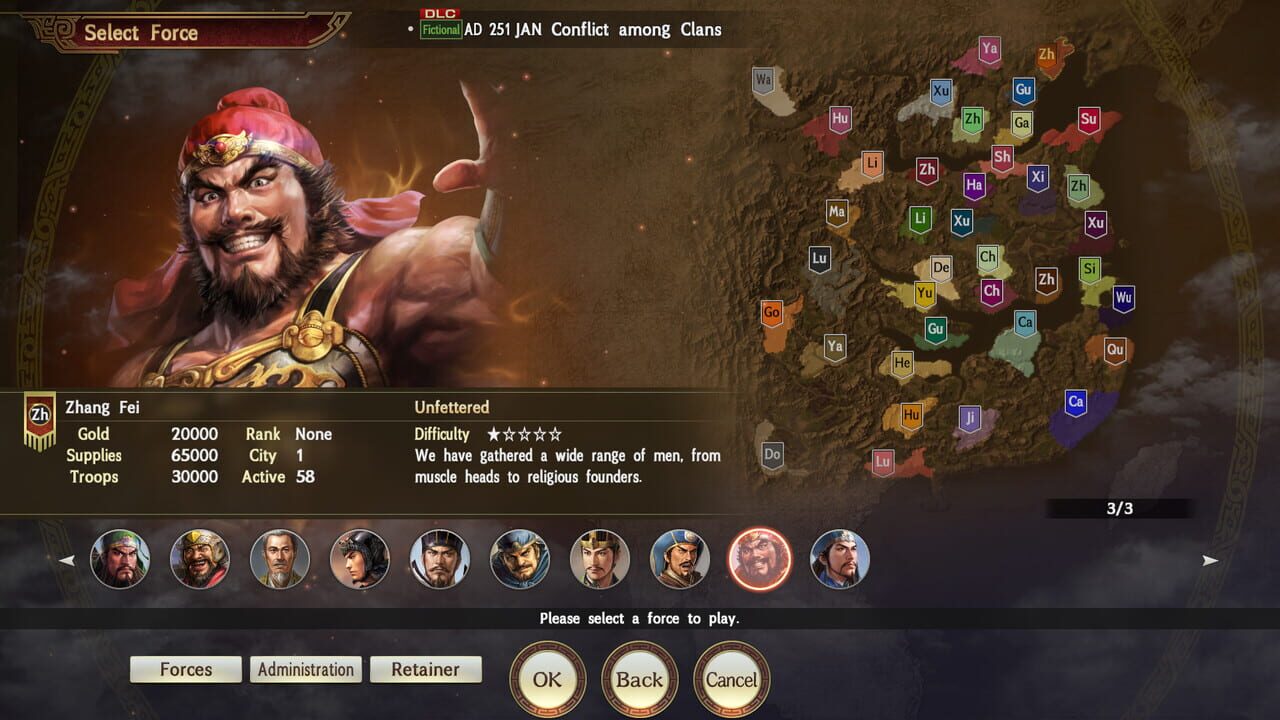Open the Forces tab
Image resolution: width=1280 pixels, height=720 pixels.
point(186,669)
